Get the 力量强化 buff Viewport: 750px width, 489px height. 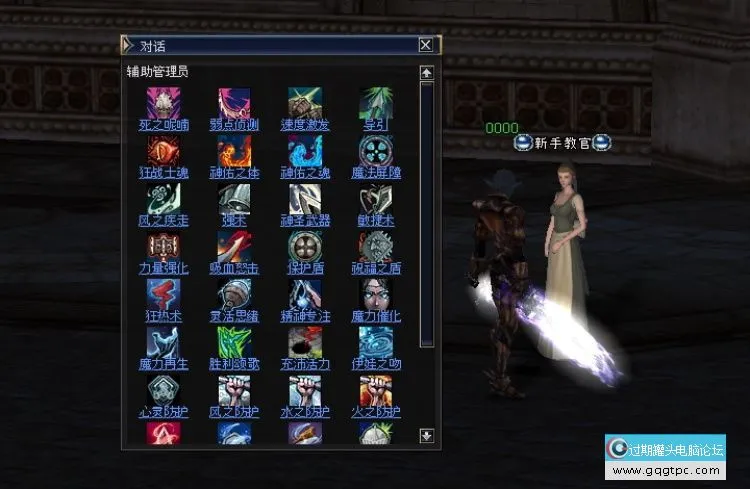[x=164, y=269]
